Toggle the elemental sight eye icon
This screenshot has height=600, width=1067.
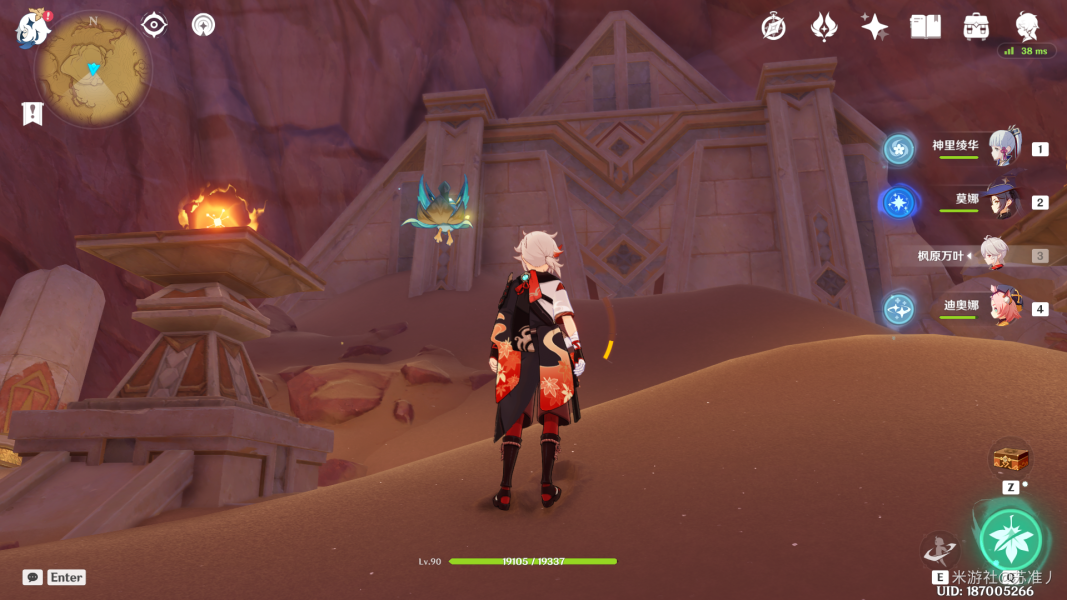154,25
